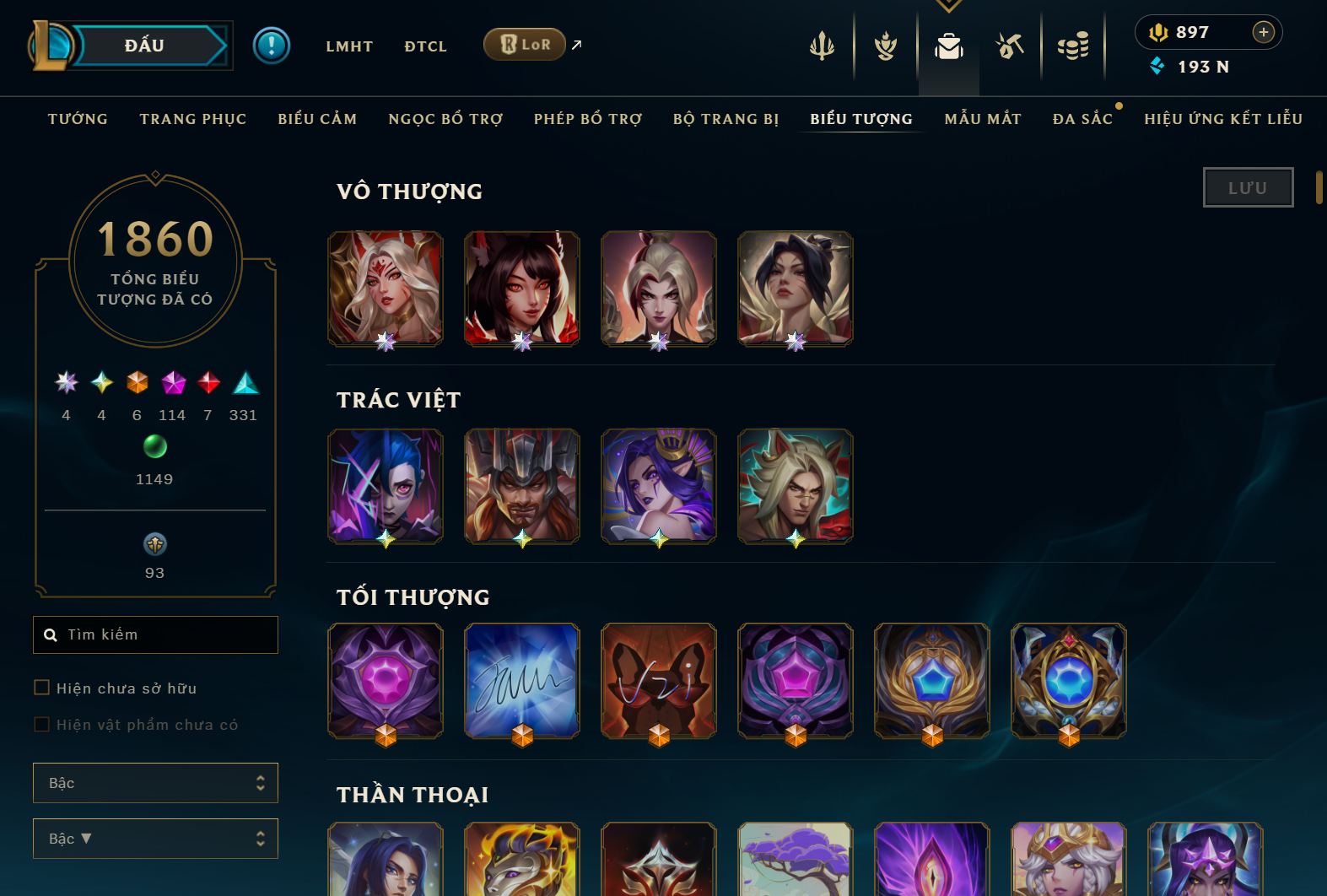The width and height of the screenshot is (1327, 896).
Task: Start a match with the ĐẤU button
Action: pyautogui.click(x=145, y=46)
